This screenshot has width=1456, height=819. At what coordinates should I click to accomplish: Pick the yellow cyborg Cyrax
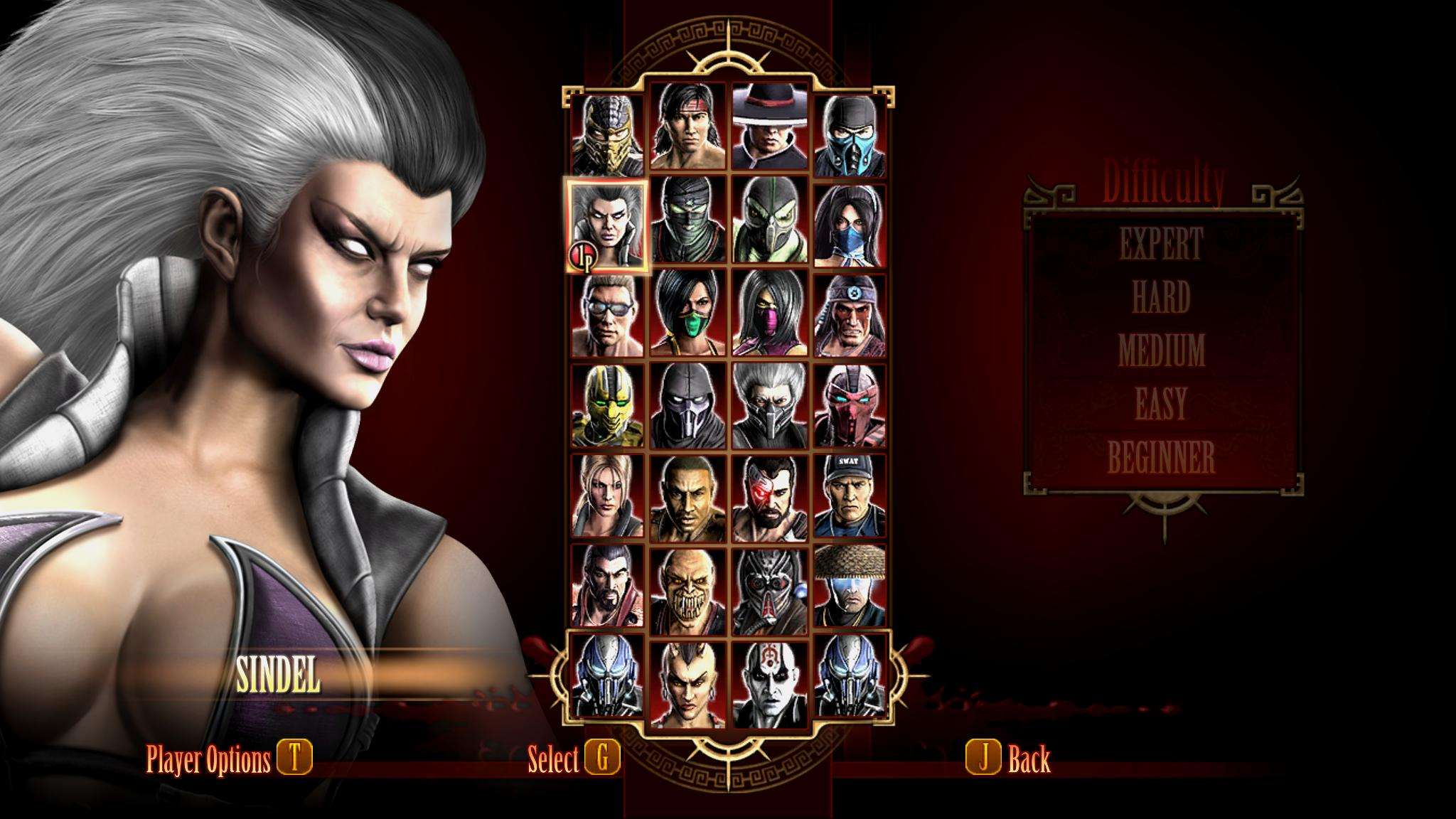[x=607, y=406]
